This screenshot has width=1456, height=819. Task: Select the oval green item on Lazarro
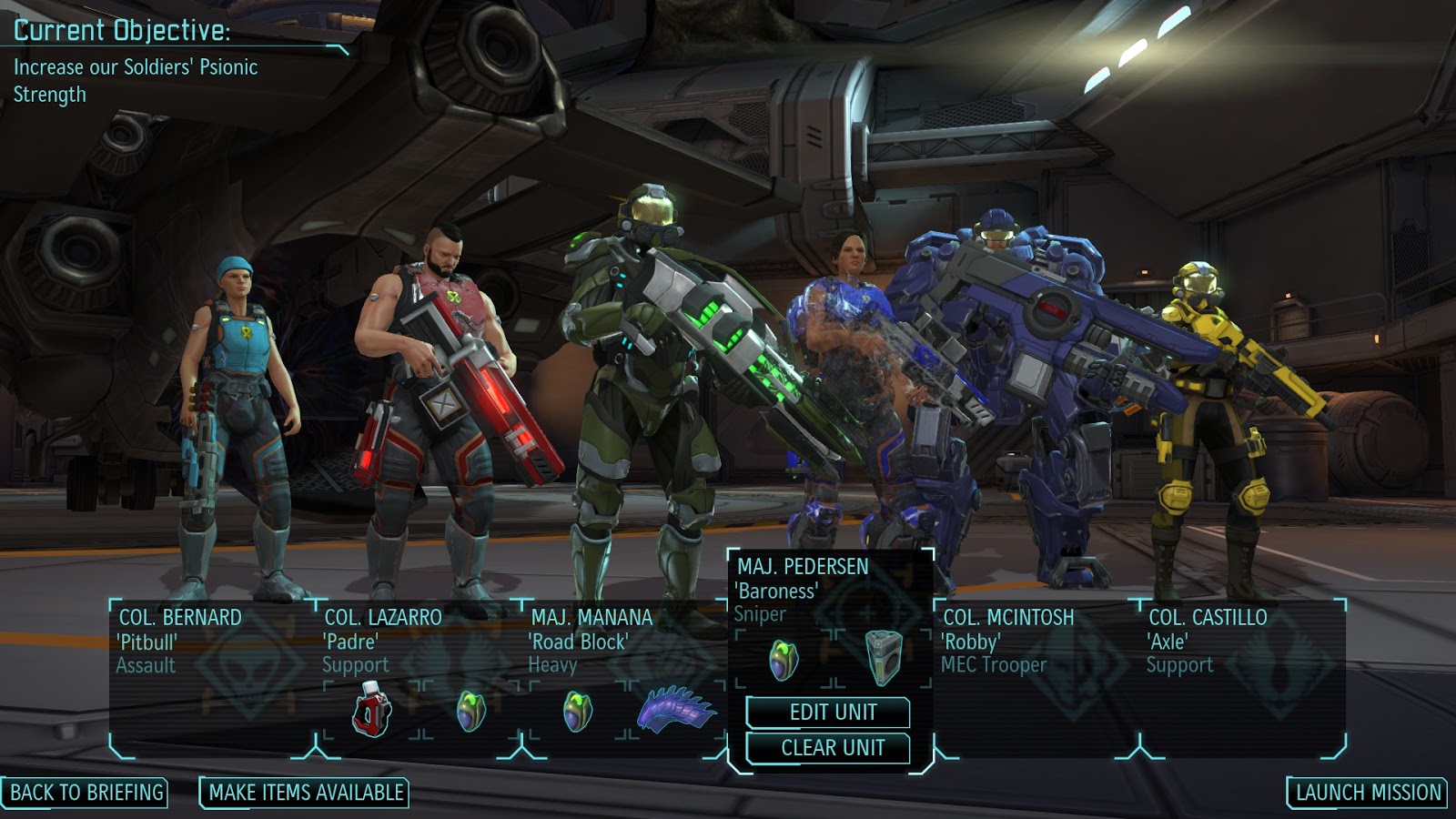[470, 712]
